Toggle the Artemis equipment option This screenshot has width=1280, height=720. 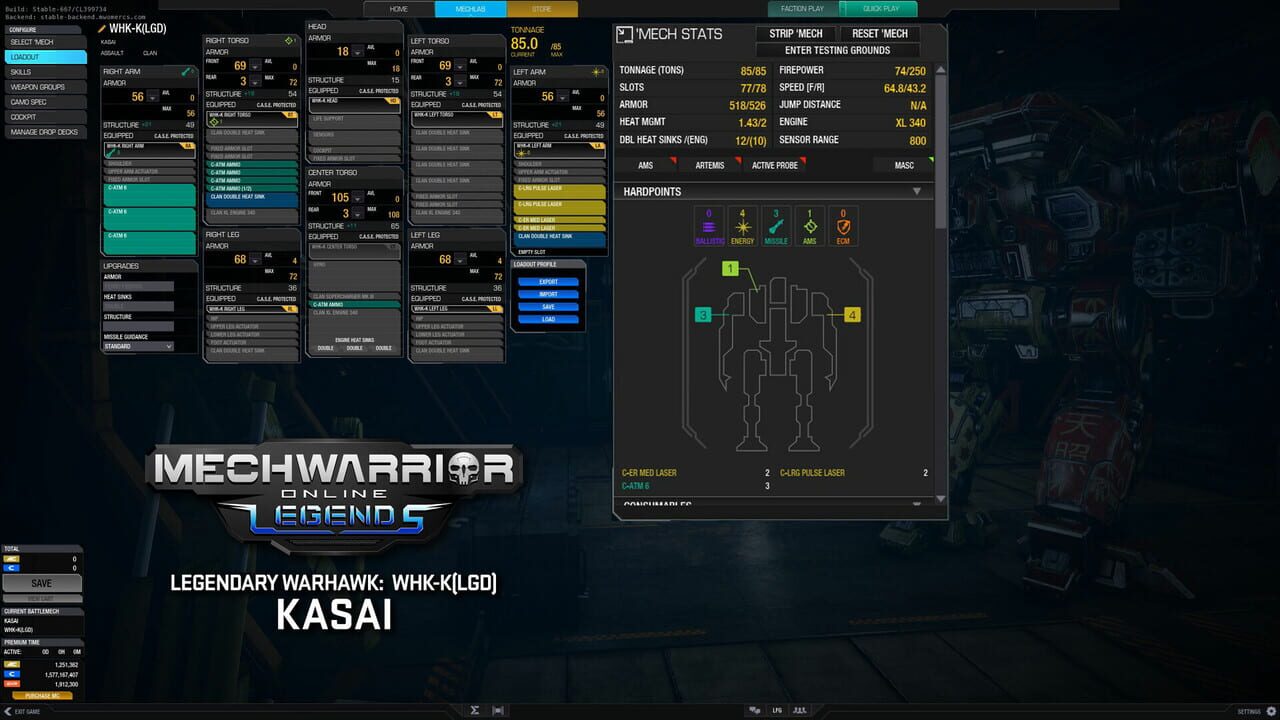[x=710, y=165]
